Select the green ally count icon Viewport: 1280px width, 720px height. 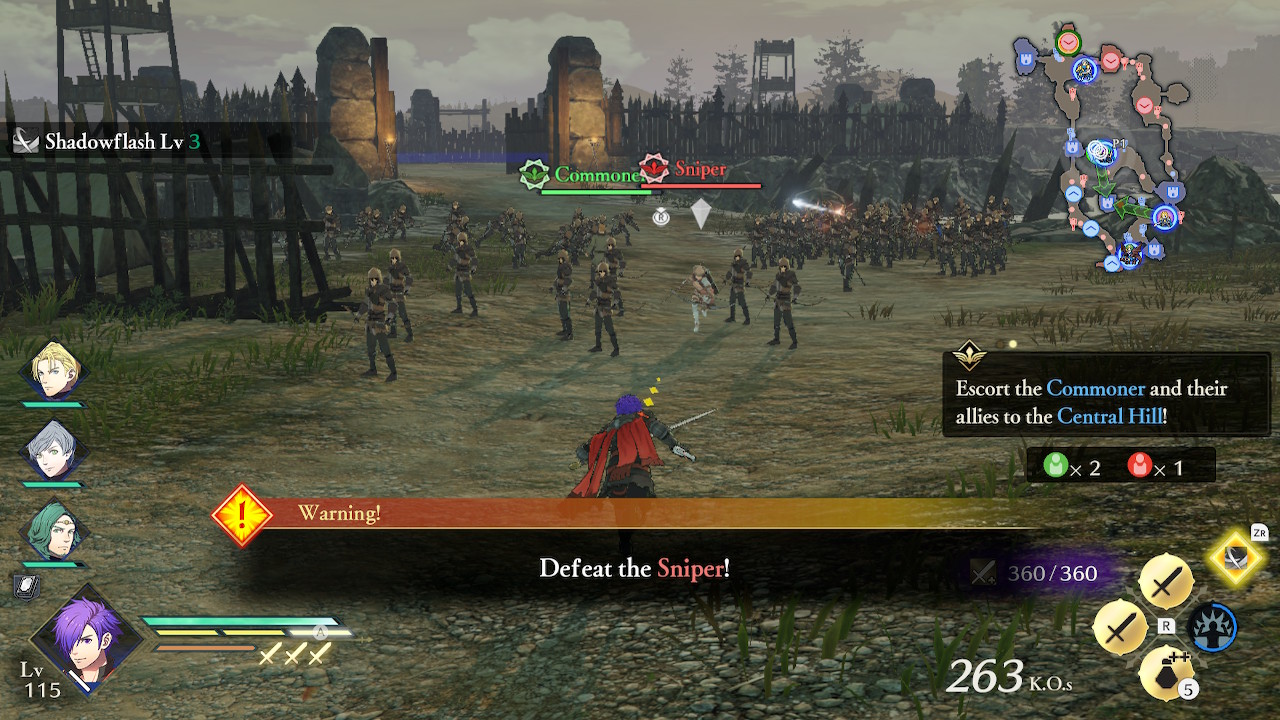[1055, 466]
